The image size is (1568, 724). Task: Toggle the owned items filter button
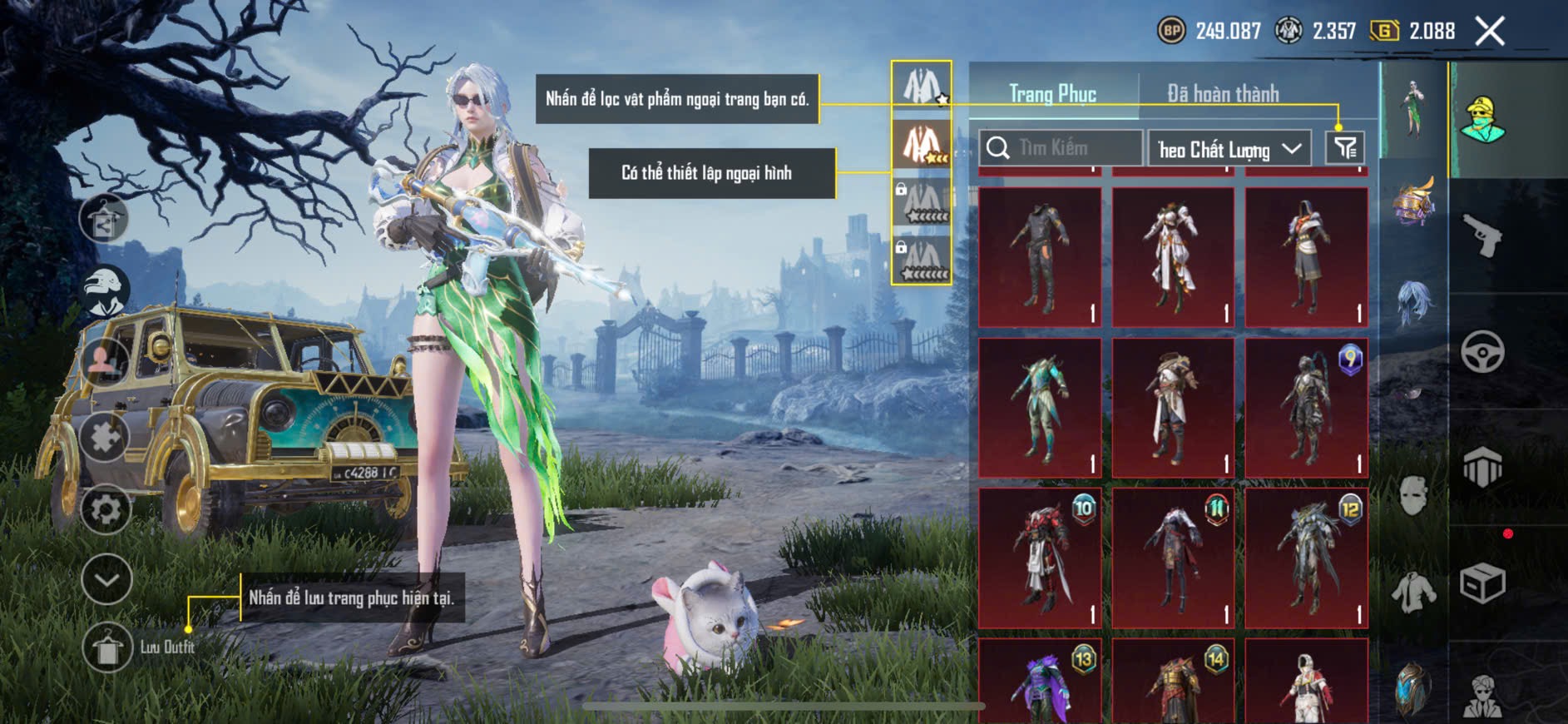(x=1345, y=148)
